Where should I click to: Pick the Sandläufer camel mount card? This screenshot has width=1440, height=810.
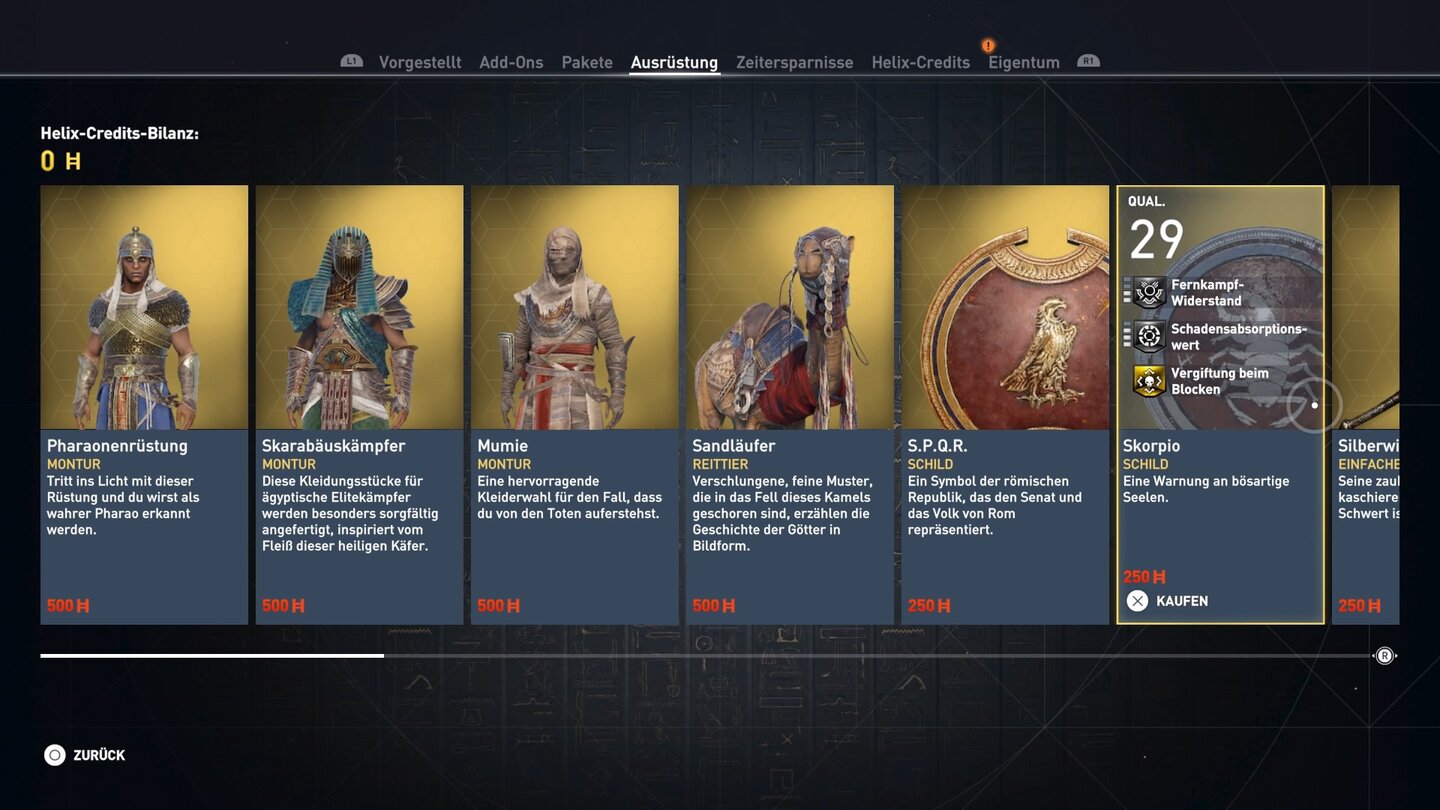pos(789,404)
